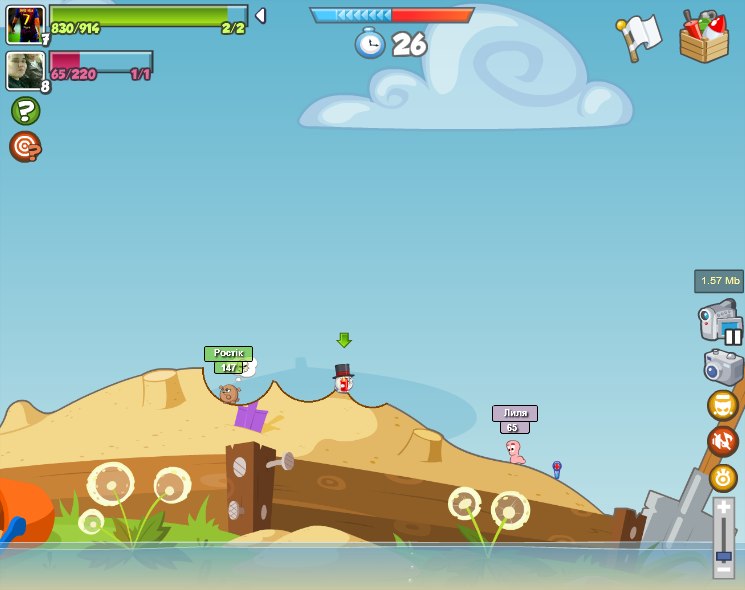This screenshot has height=590, width=745.
Task: Zoom in with the plus button
Action: click(723, 508)
